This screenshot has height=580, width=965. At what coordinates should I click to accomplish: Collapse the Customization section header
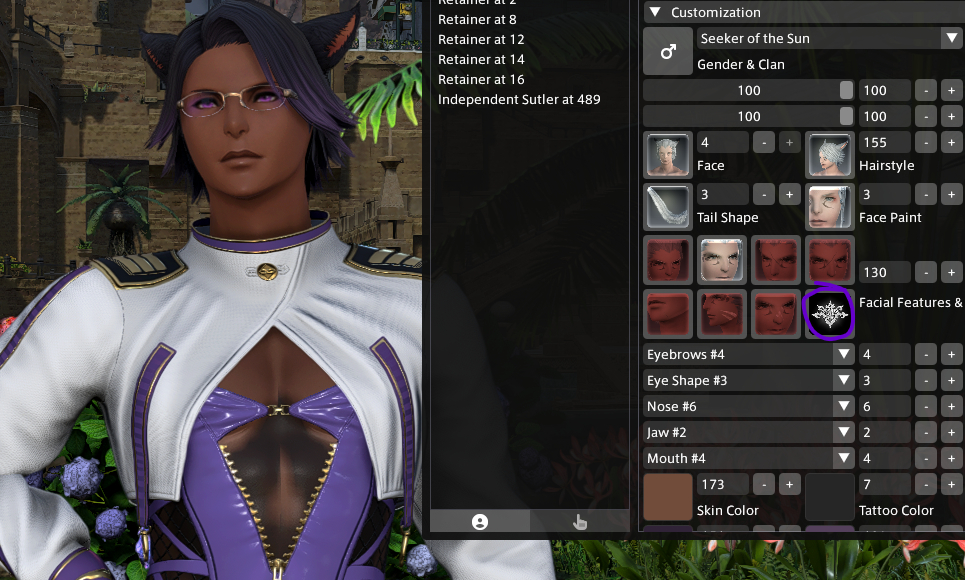click(656, 13)
